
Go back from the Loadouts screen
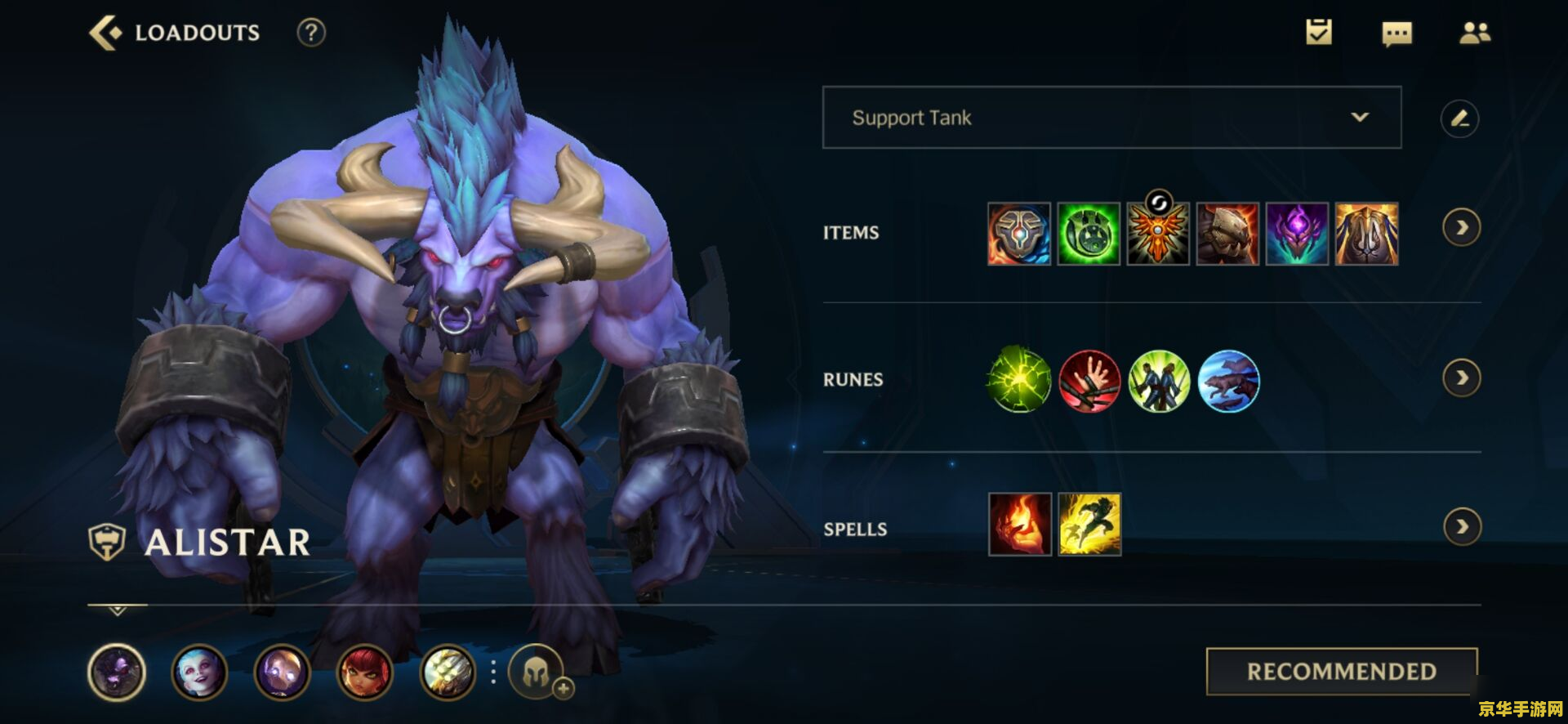pyautogui.click(x=105, y=34)
